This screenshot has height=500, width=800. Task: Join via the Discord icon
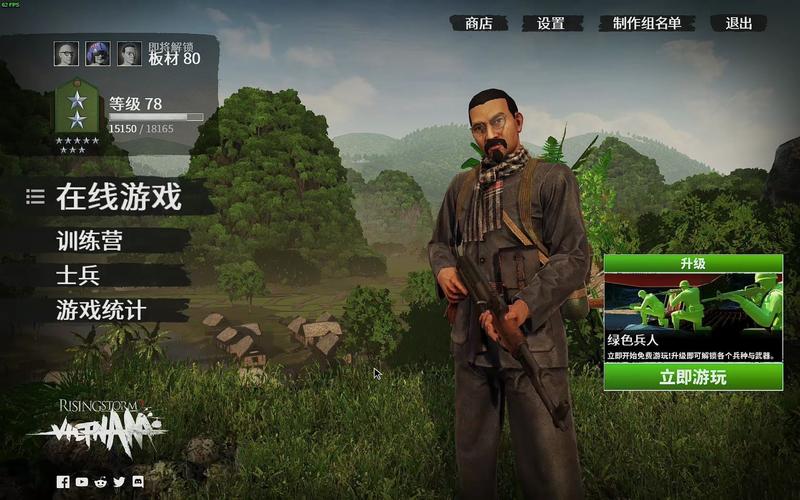tap(138, 482)
